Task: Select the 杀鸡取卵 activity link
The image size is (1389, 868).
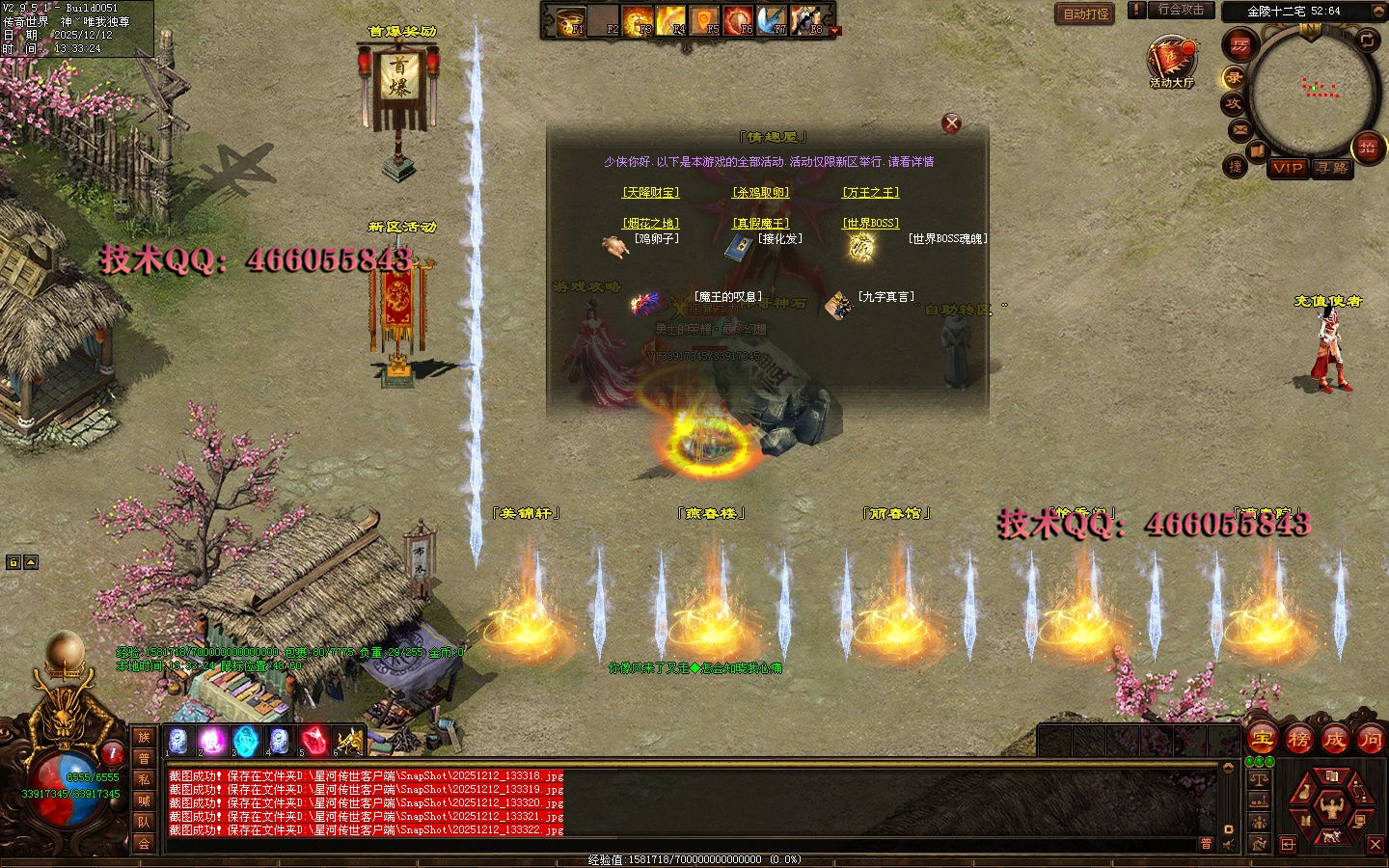Action: pyautogui.click(x=761, y=193)
